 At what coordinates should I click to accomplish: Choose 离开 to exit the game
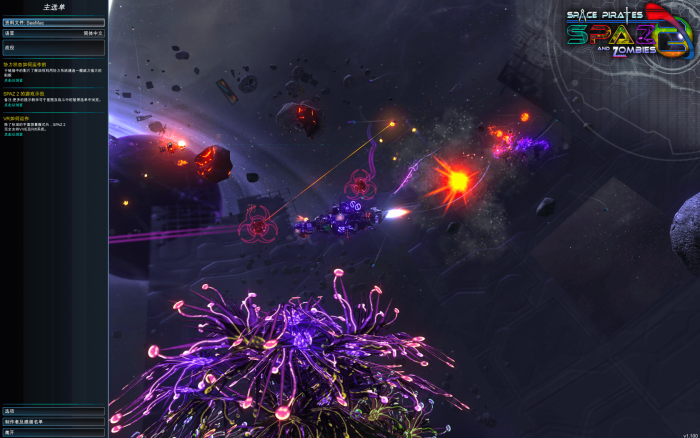point(54,433)
